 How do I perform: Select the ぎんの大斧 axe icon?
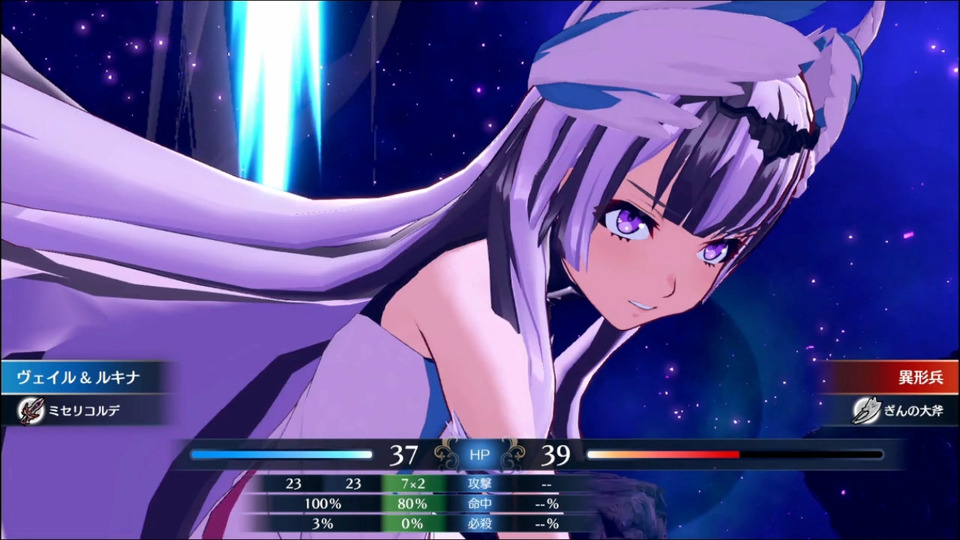coord(865,411)
